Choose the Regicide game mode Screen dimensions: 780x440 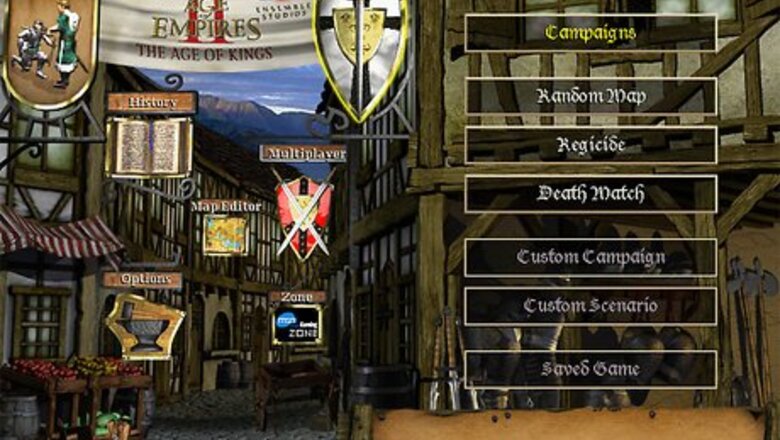[590, 145]
